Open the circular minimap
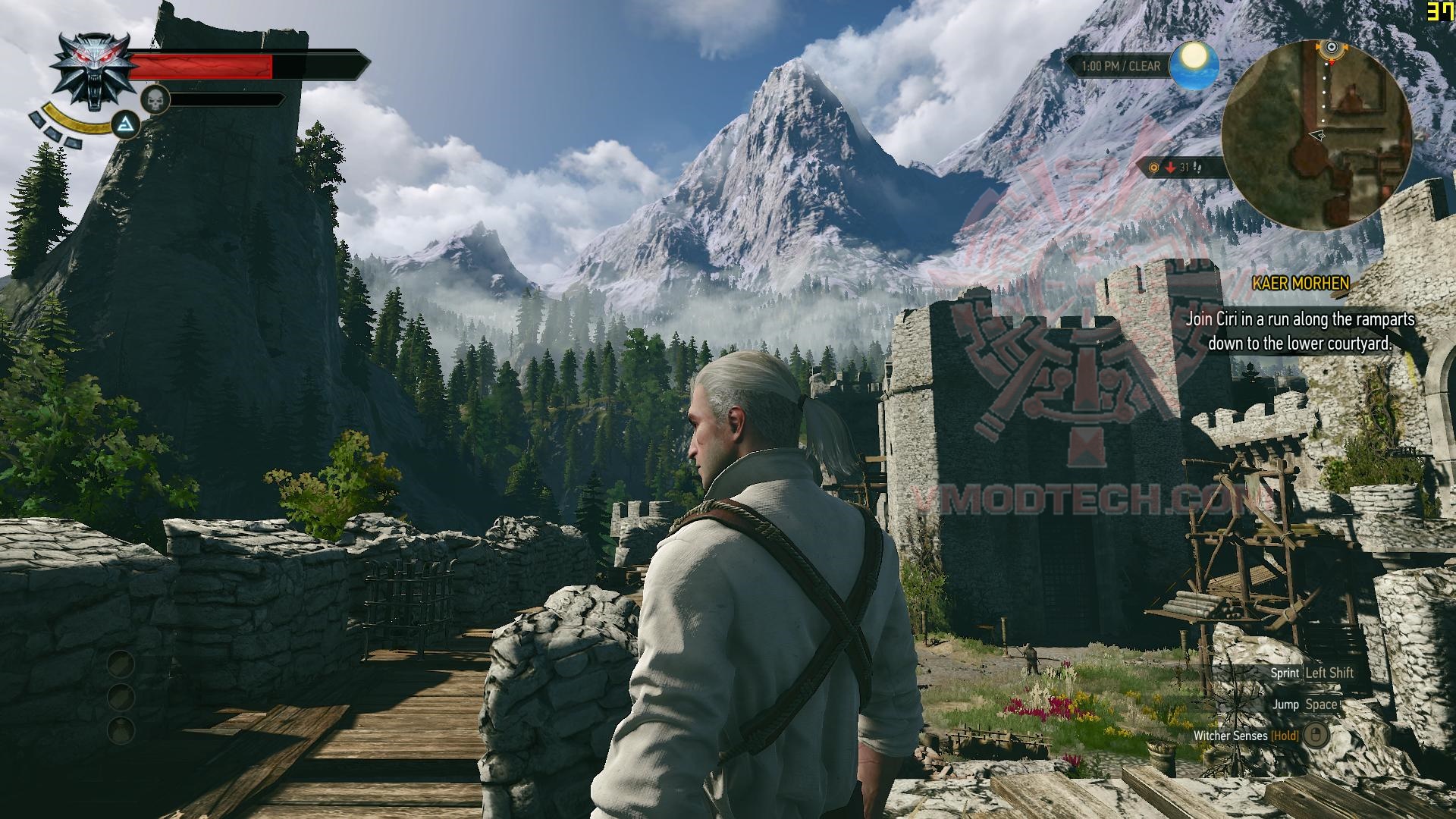 (1316, 135)
